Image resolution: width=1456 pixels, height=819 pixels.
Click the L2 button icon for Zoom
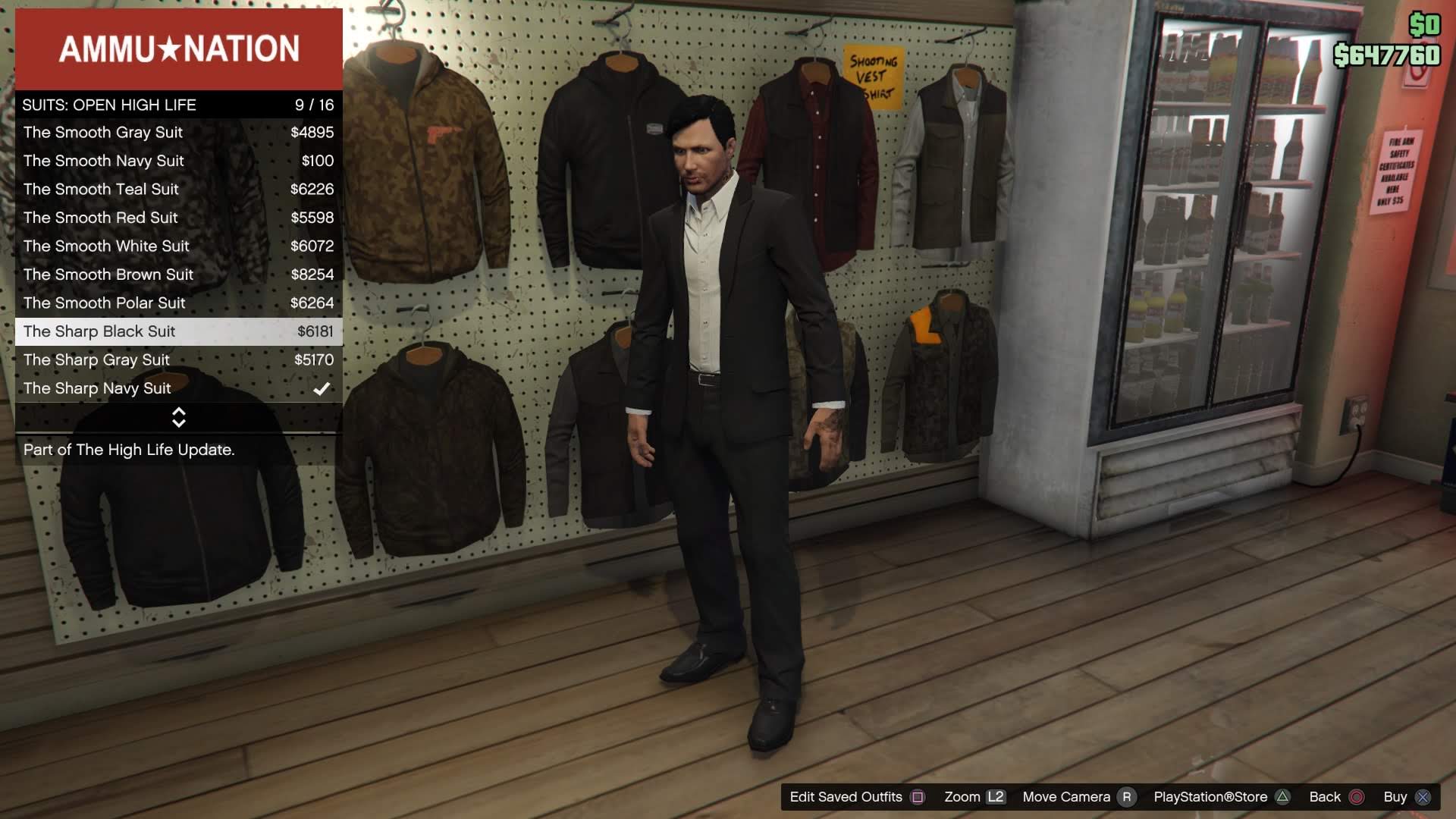pyautogui.click(x=996, y=797)
